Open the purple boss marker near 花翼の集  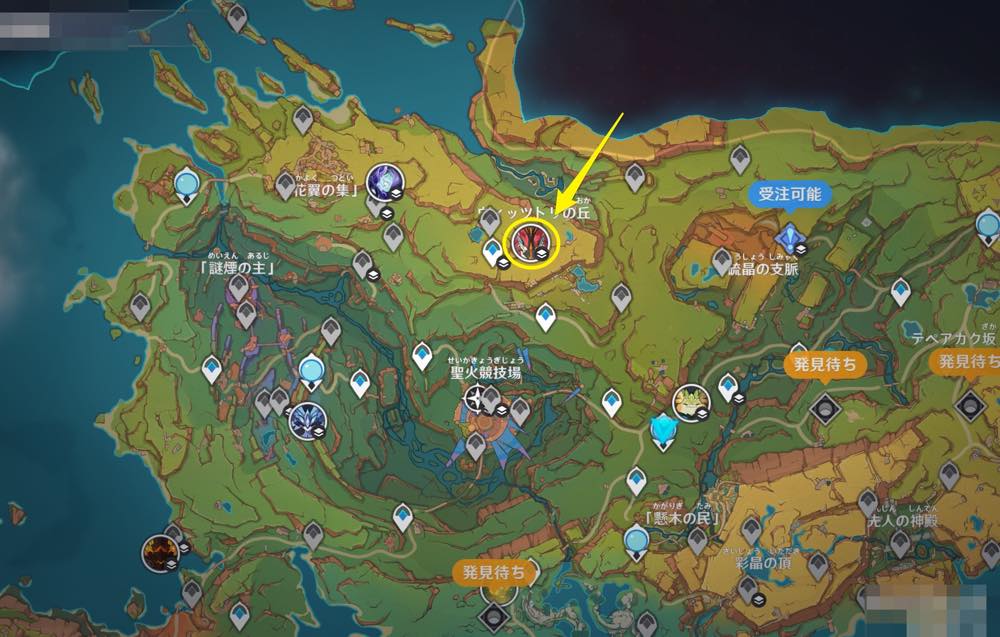(383, 182)
